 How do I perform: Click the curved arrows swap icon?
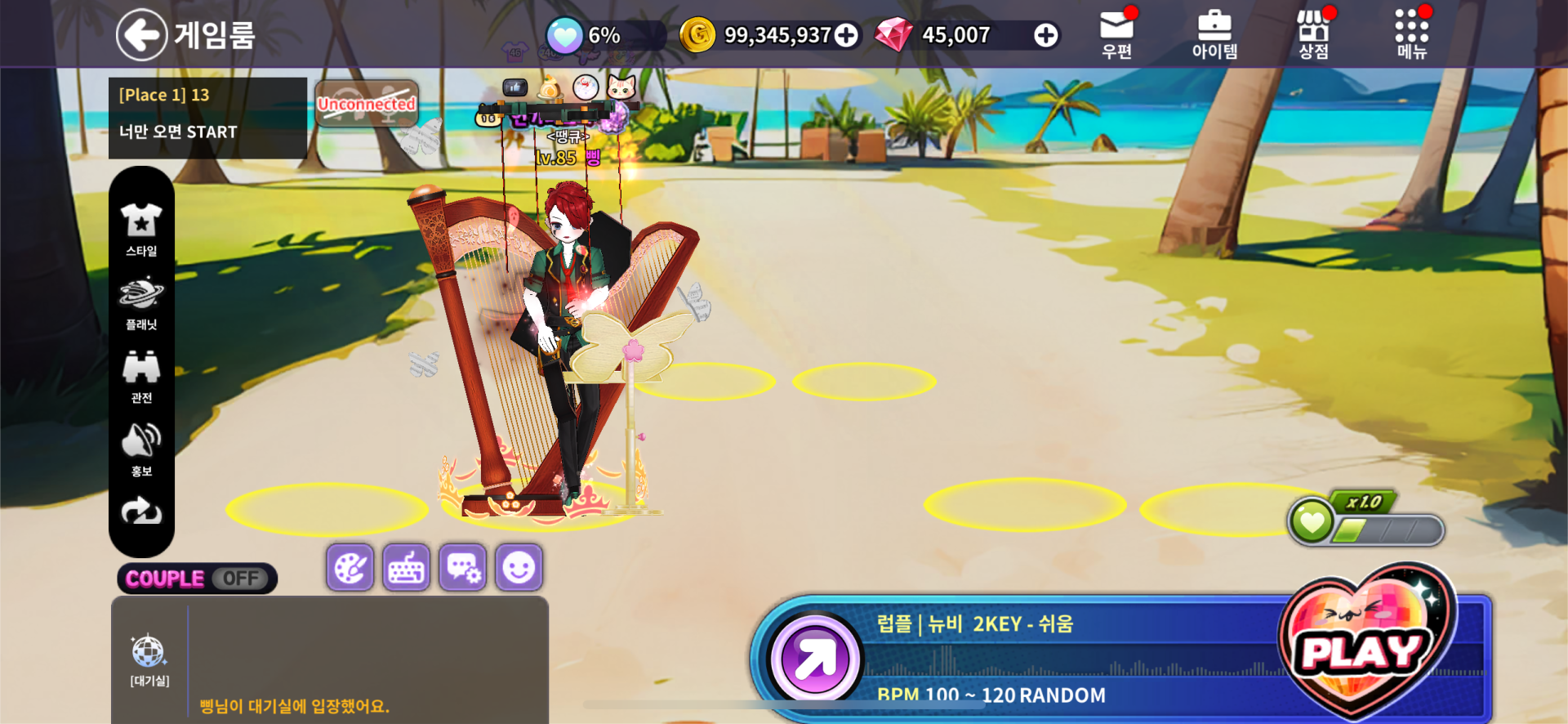click(x=141, y=512)
